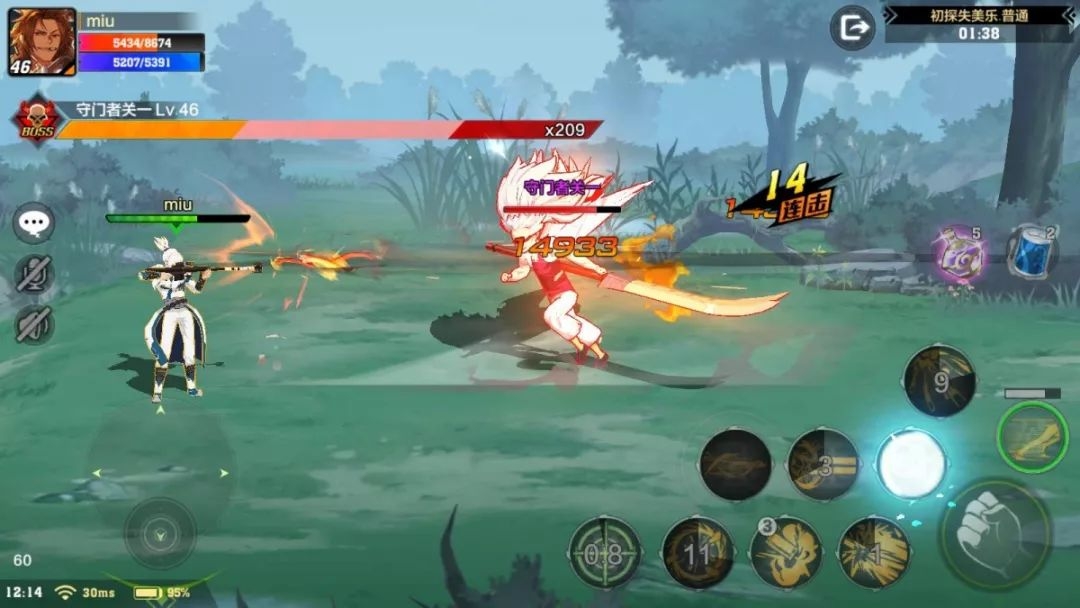Select the skill with 9 second cooldown
Screen dimensions: 1080x608
coord(939,381)
